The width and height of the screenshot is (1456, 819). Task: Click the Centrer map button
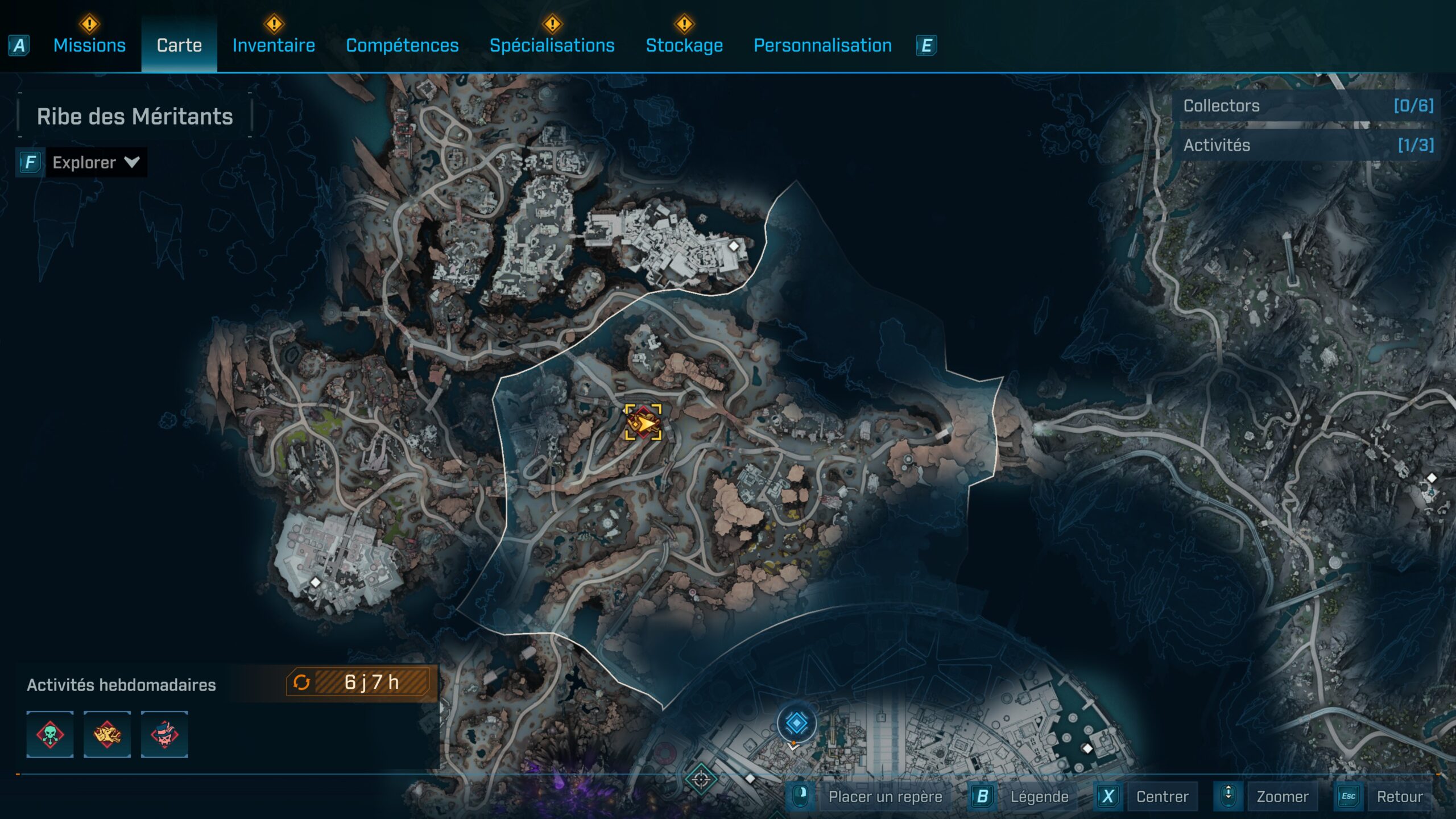(1162, 797)
